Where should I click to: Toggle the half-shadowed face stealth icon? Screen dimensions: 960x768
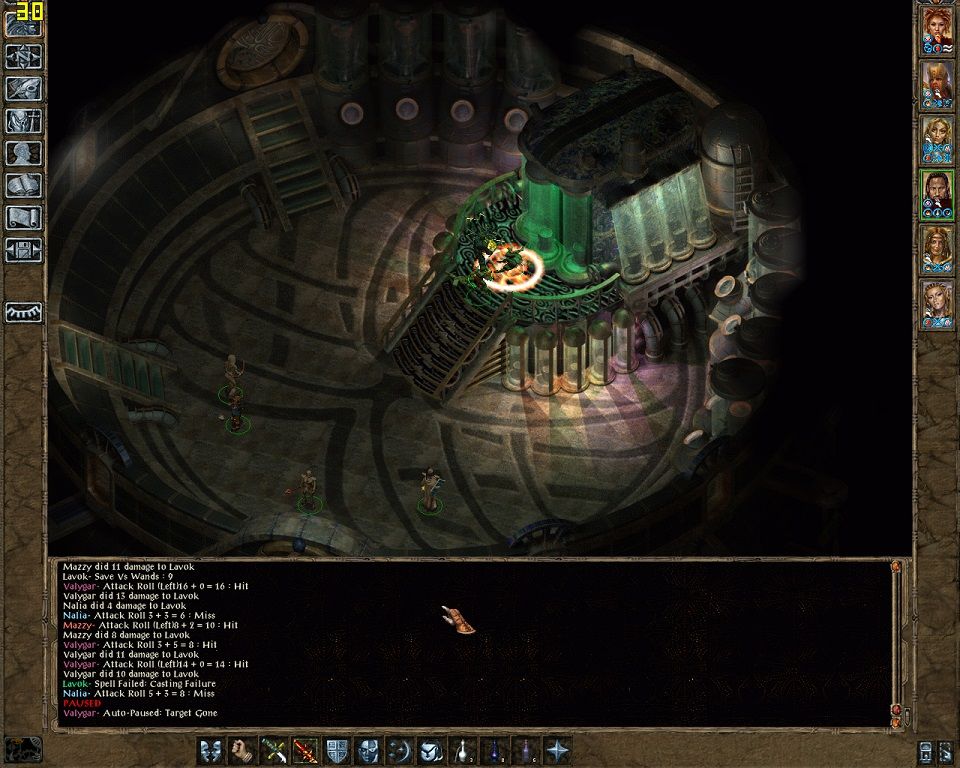[x=369, y=749]
